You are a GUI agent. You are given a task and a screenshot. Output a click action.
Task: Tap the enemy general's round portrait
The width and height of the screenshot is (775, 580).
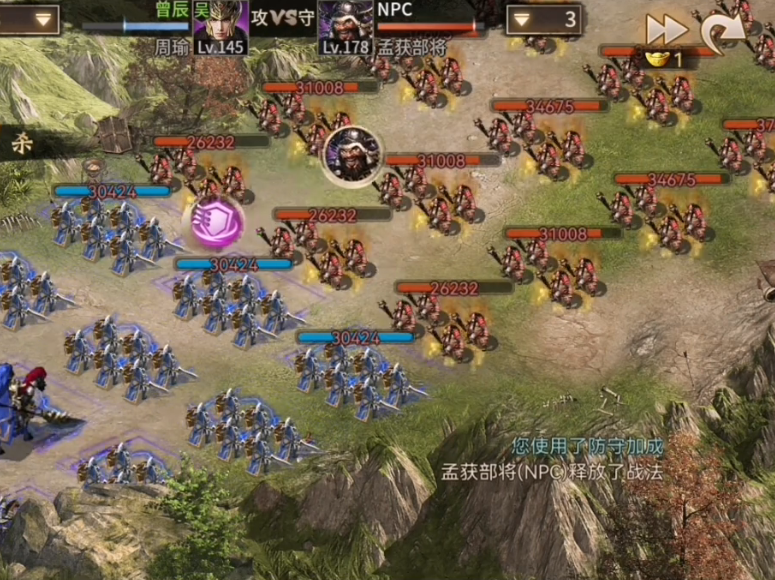point(353,155)
